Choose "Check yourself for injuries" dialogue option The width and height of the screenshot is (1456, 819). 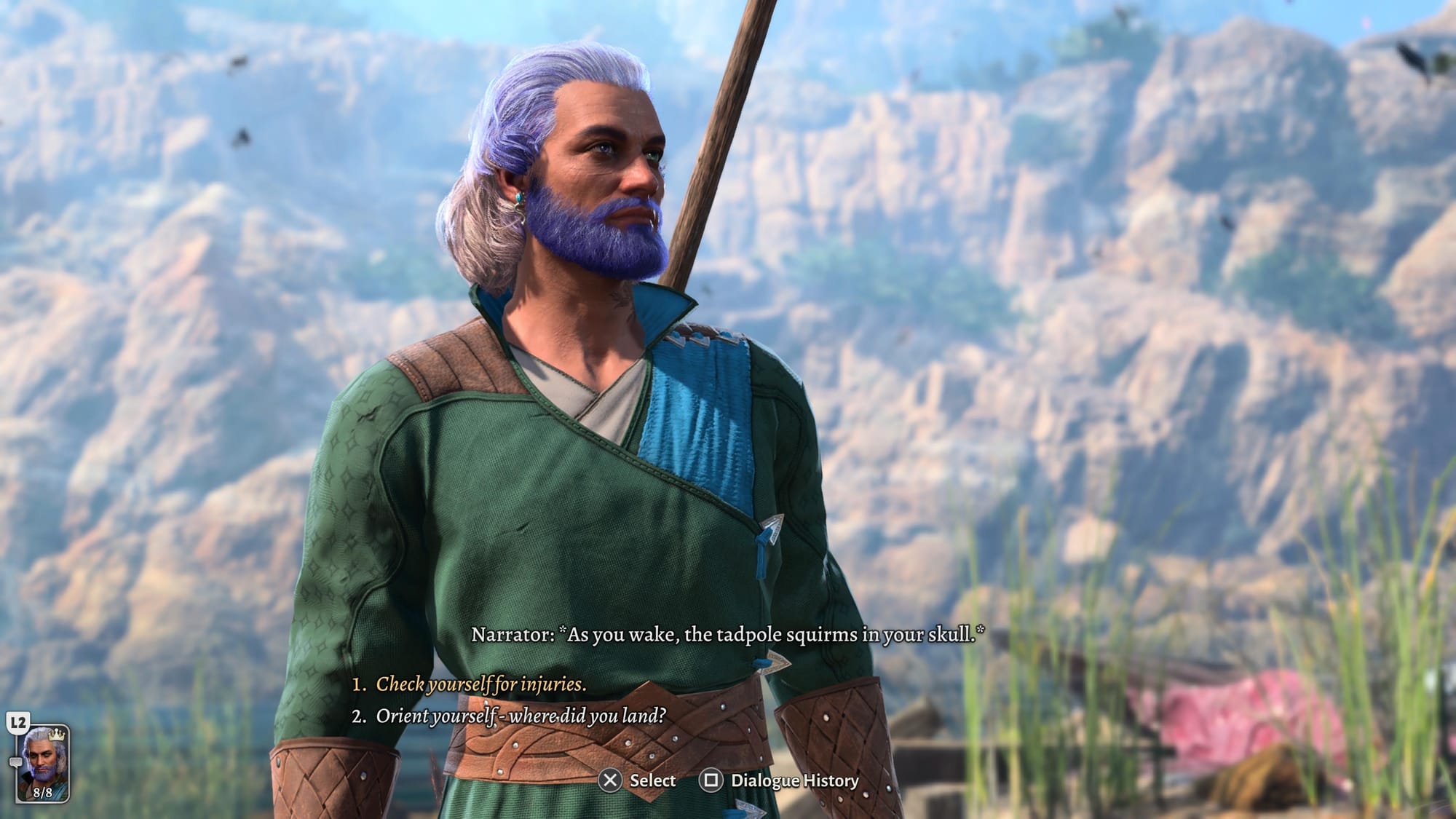coord(480,684)
